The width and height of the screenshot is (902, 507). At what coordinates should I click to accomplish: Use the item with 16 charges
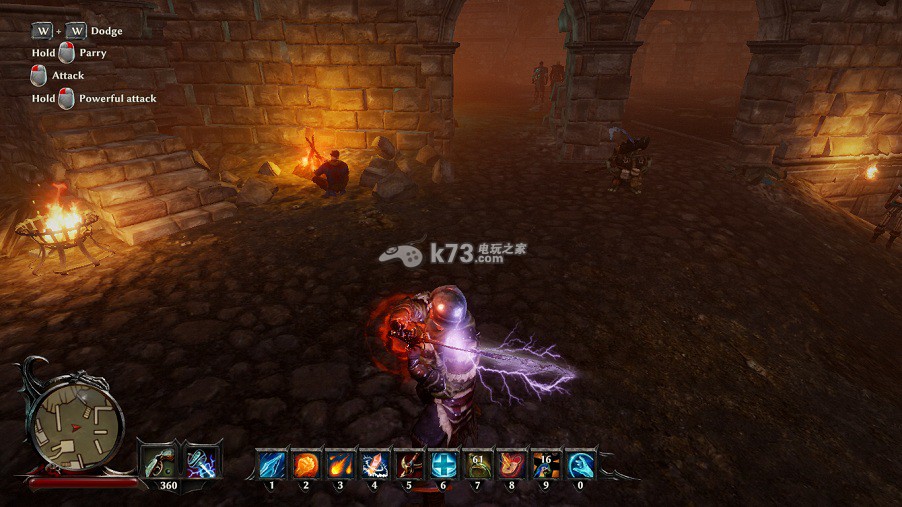[x=545, y=464]
